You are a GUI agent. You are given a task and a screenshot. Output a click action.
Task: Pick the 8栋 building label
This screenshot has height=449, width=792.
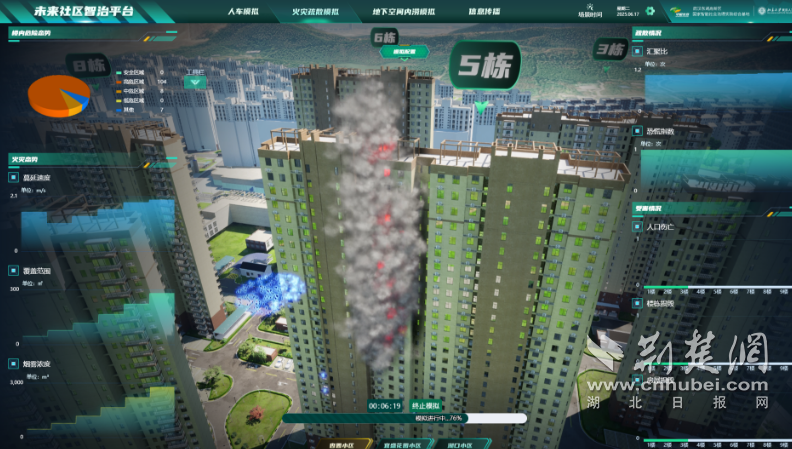(87, 67)
